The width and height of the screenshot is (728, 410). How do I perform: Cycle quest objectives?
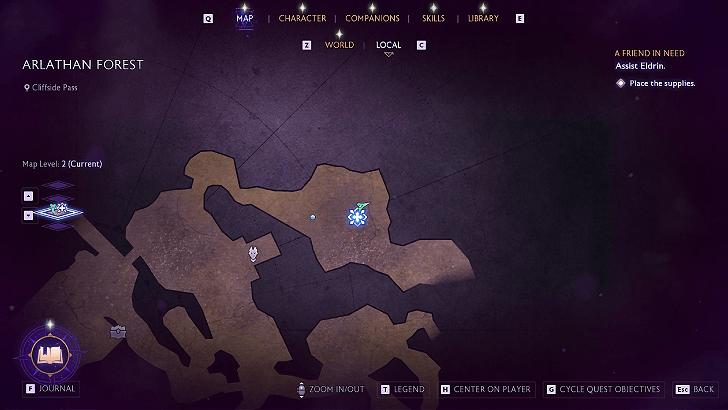pyautogui.click(x=610, y=389)
